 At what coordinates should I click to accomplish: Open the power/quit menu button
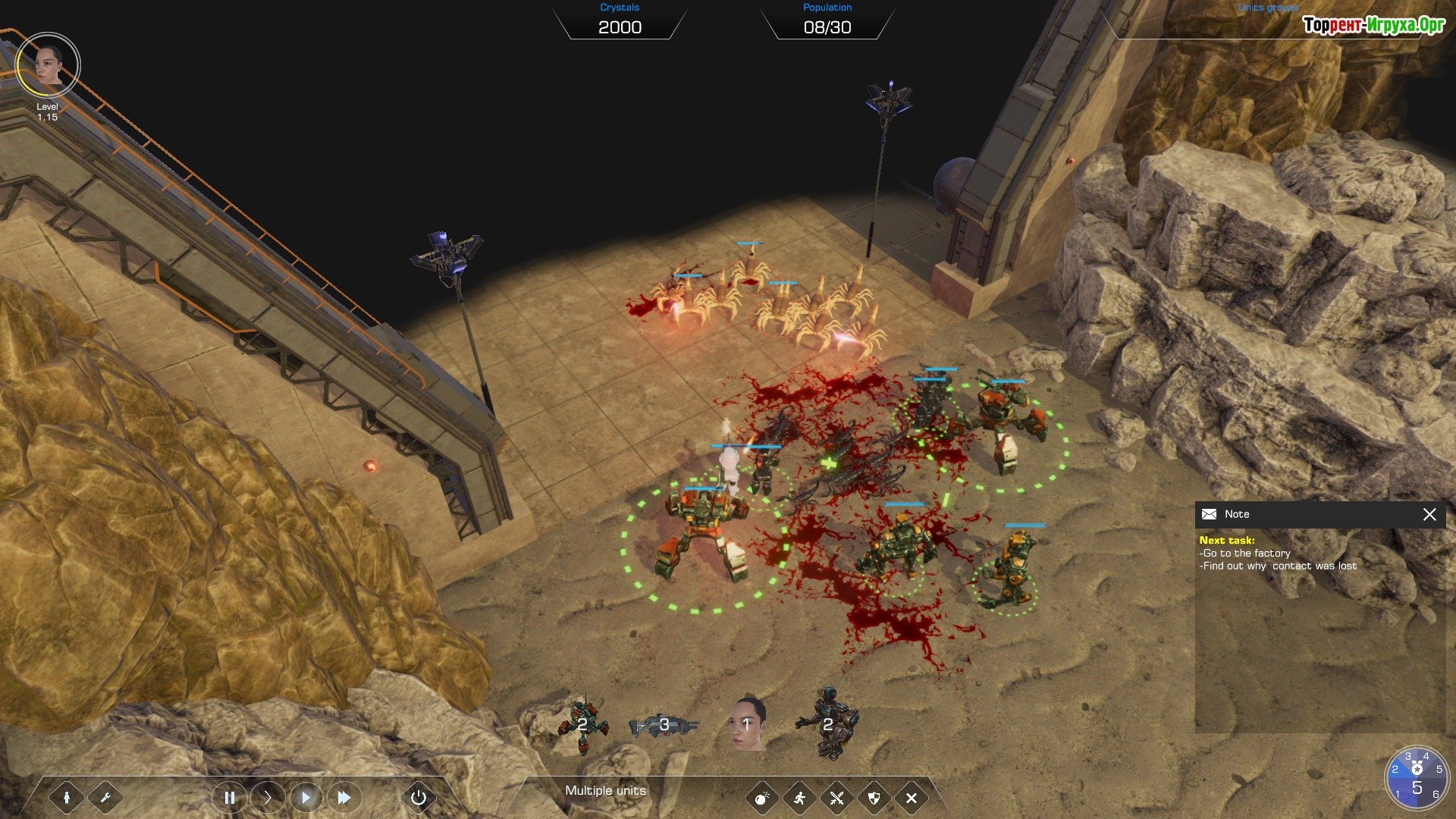(x=418, y=797)
